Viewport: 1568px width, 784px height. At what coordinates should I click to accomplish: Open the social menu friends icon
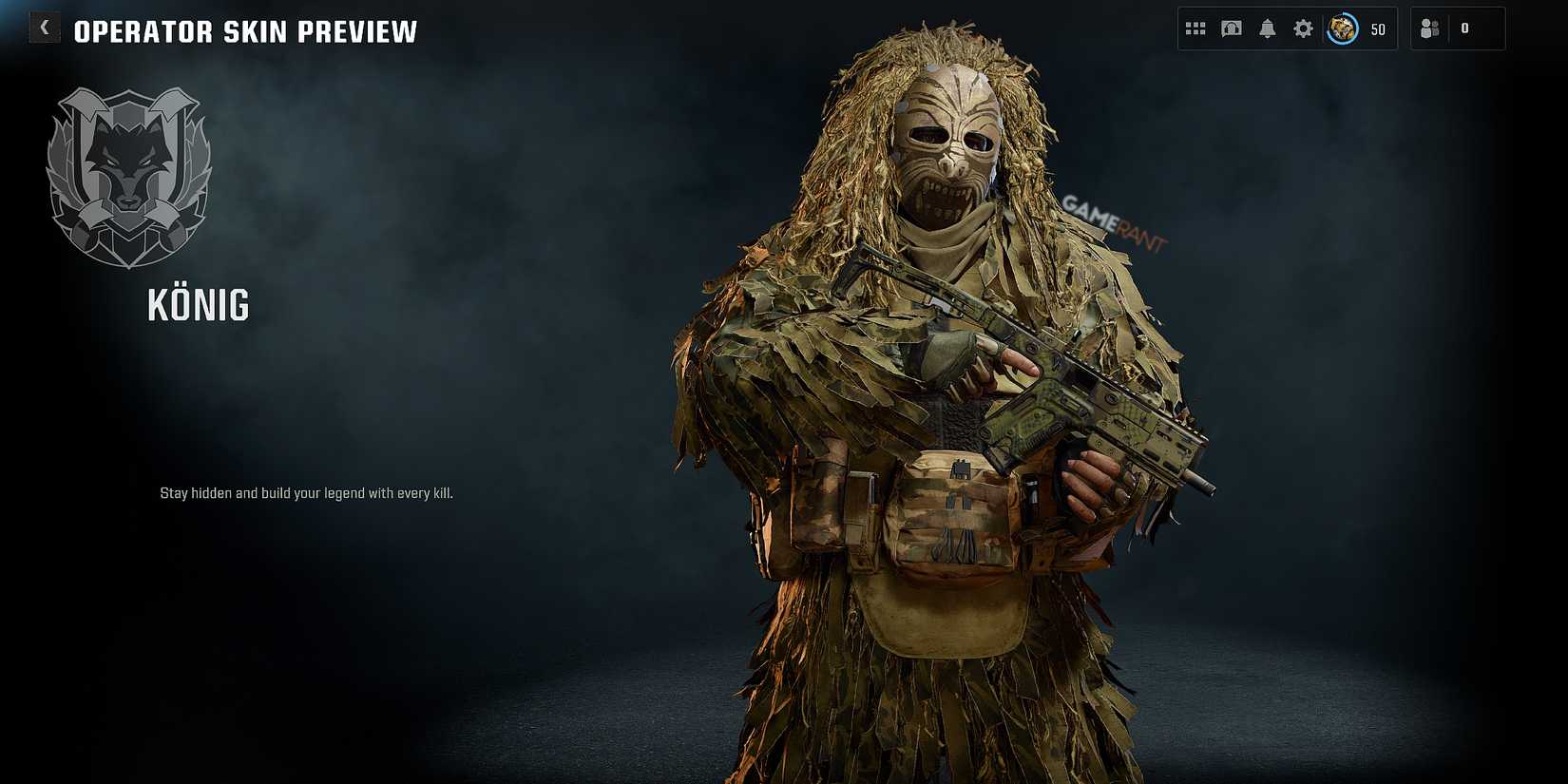1431,28
